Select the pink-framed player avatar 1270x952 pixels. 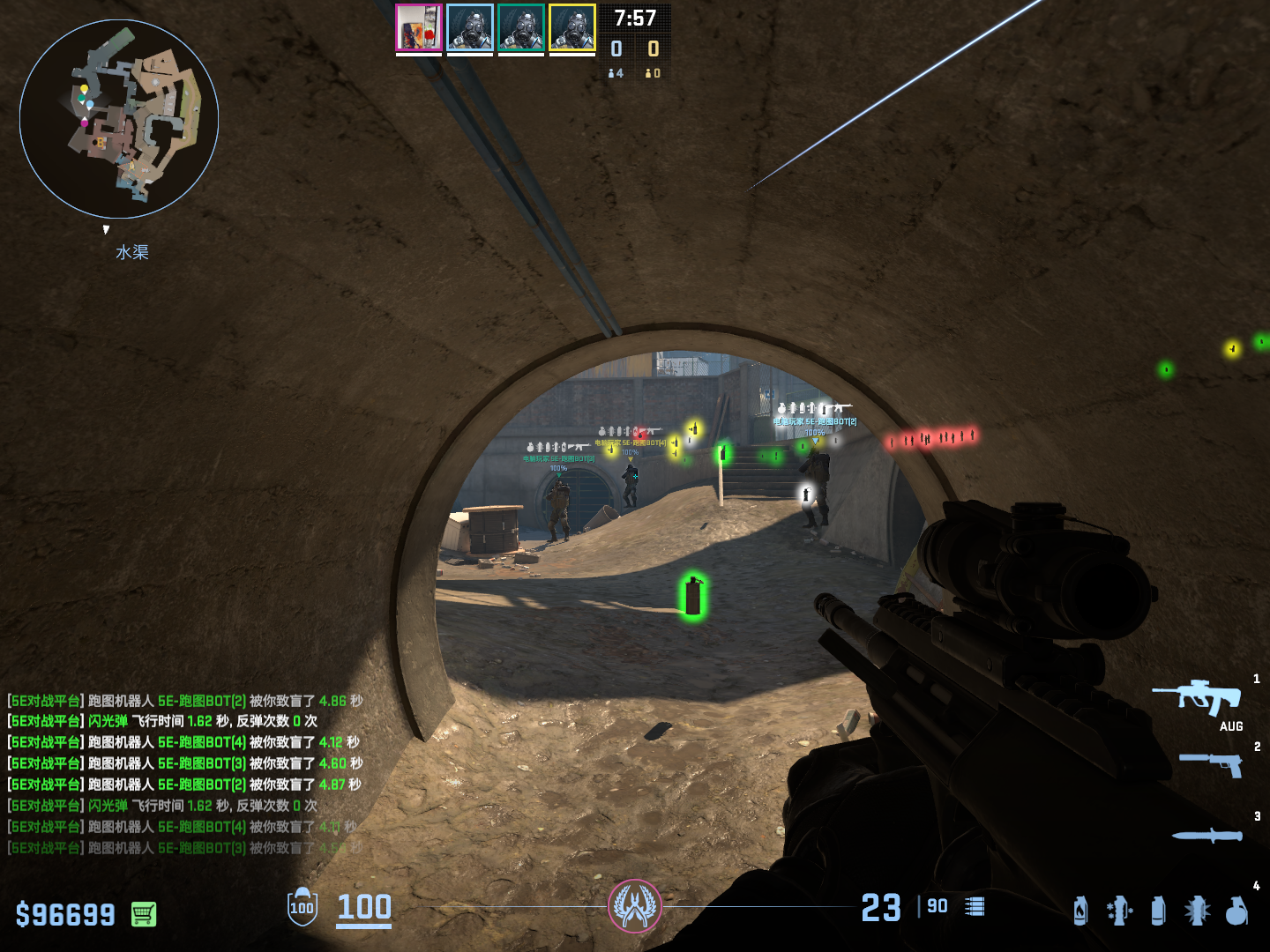click(x=418, y=28)
